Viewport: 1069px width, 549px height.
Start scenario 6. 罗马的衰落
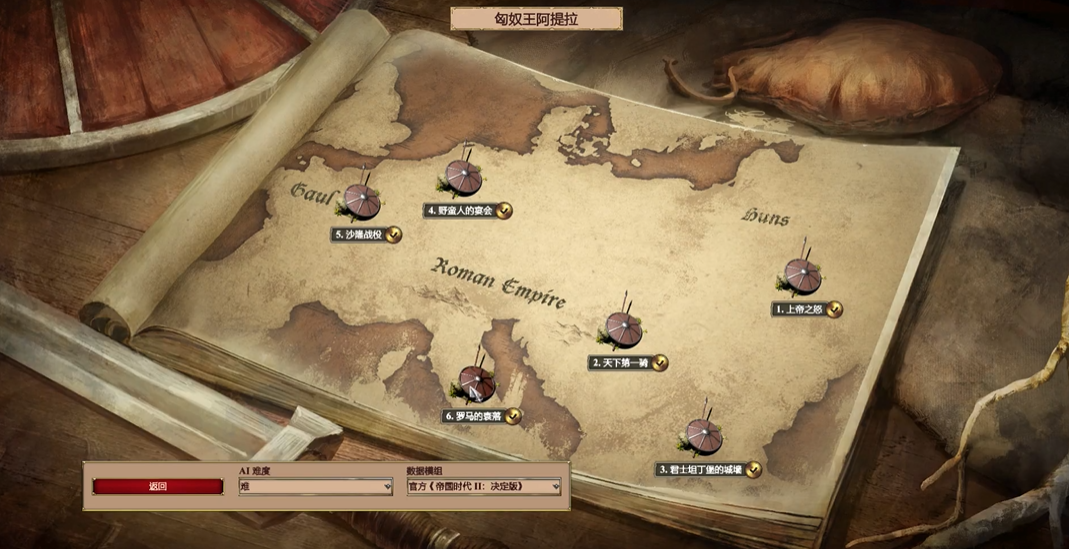coord(476,386)
